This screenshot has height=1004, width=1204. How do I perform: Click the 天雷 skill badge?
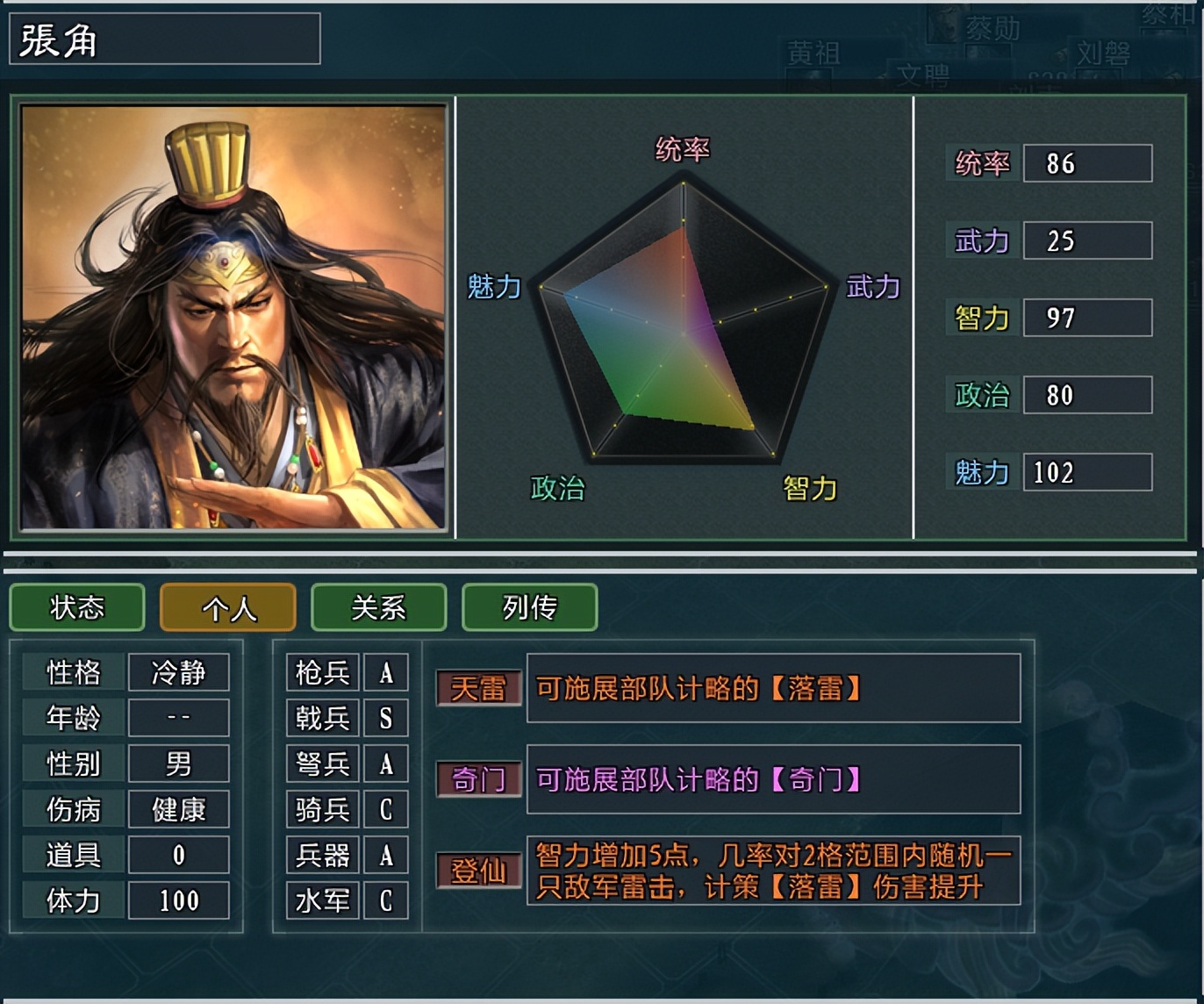(478, 691)
